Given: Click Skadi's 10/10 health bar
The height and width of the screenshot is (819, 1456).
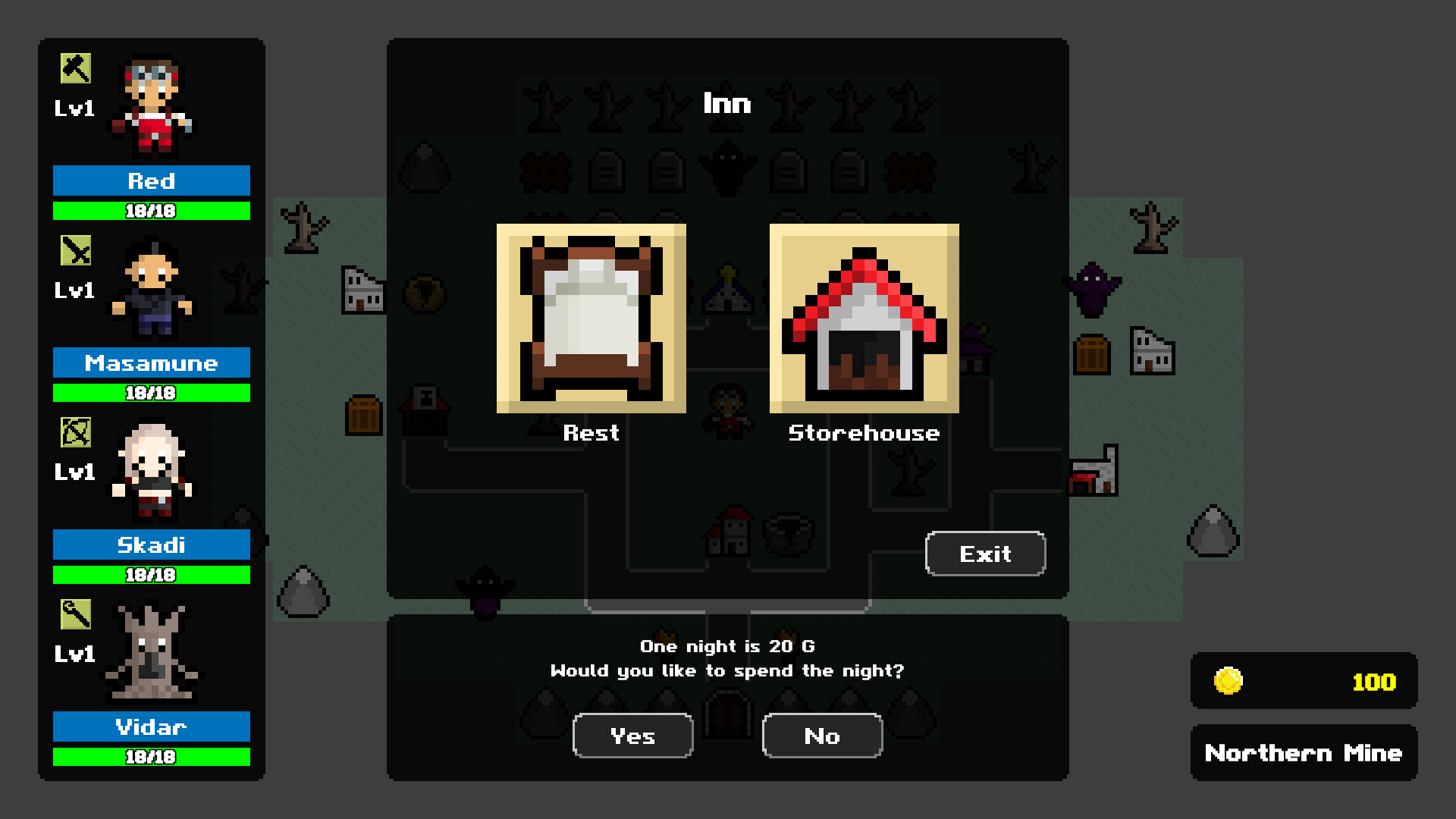Looking at the screenshot, I should [x=151, y=575].
